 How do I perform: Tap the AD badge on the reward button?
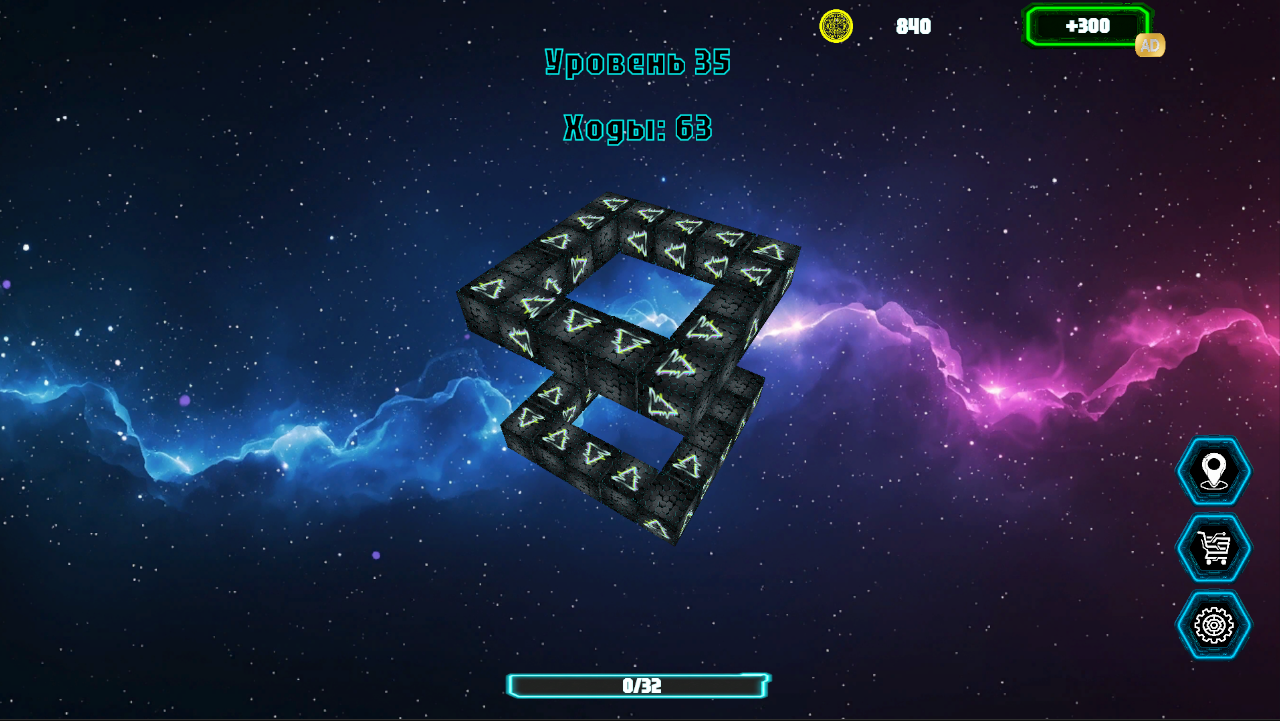click(x=1148, y=45)
